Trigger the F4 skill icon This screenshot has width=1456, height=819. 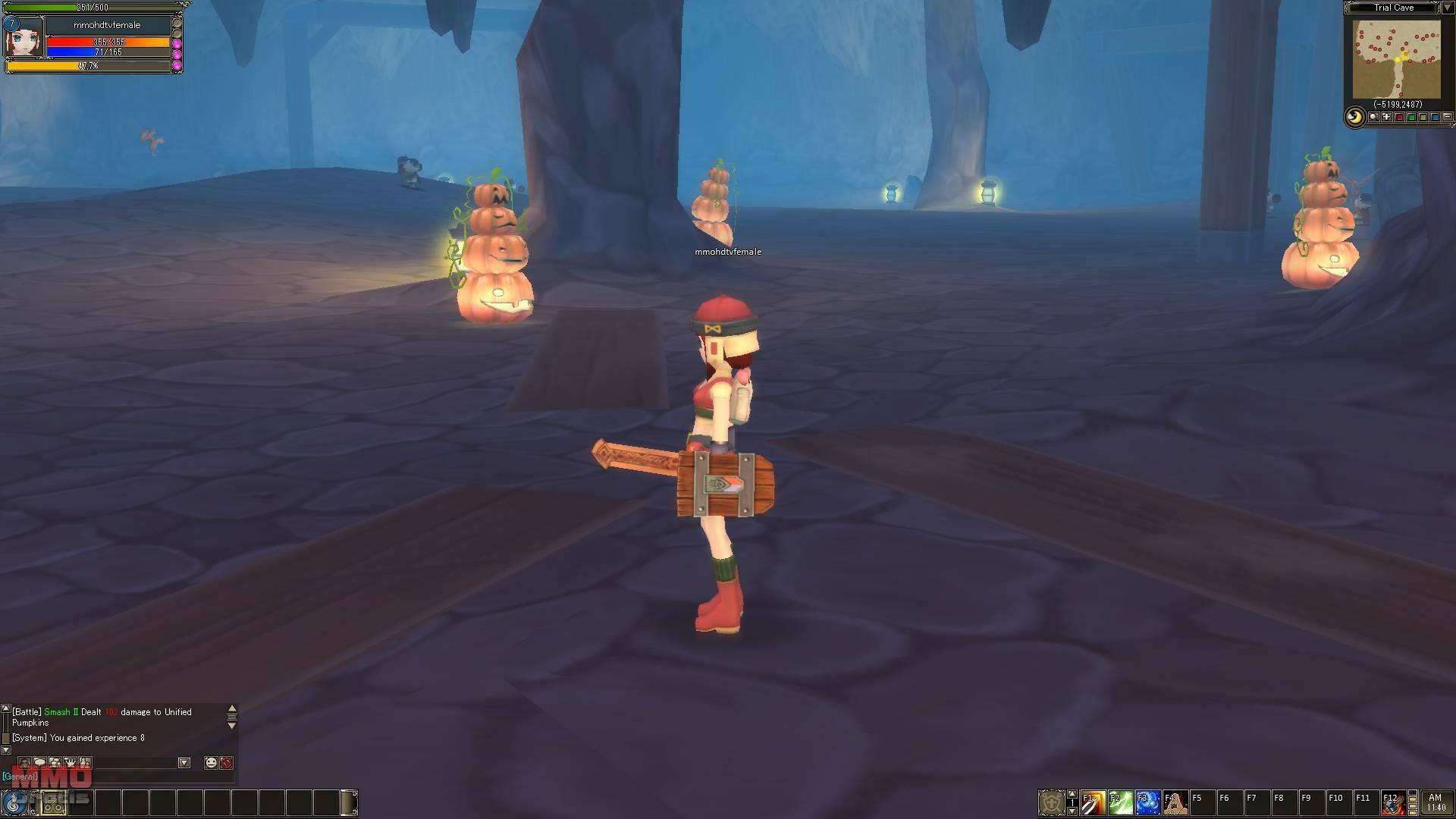[x=1175, y=802]
